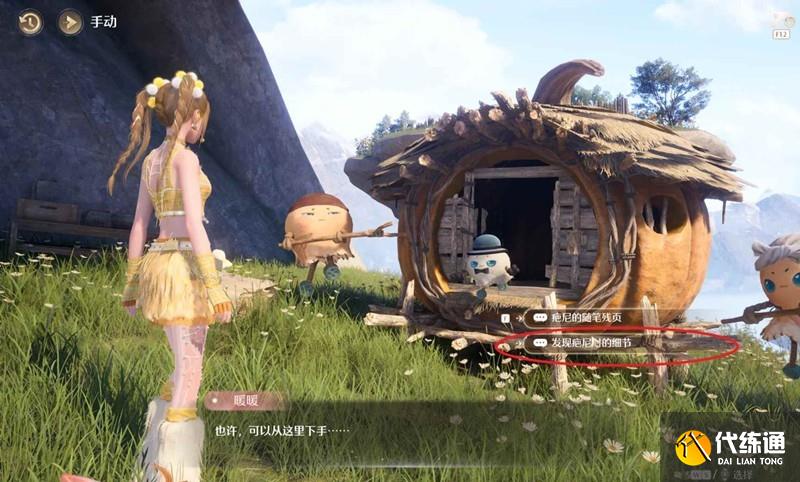Click the faint camera icon above F12
The width and height of the screenshot is (800, 482).
pyautogui.click(x=782, y=19)
